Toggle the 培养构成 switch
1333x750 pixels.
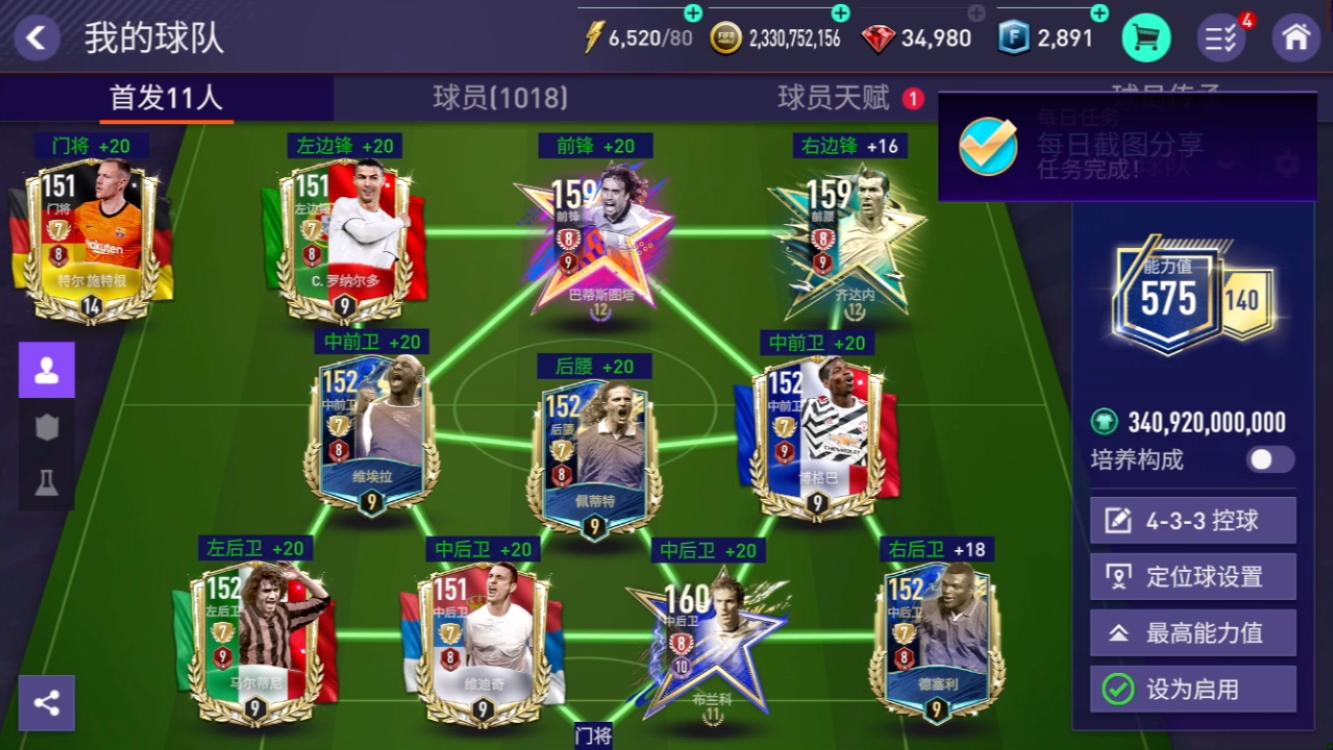tap(1270, 460)
